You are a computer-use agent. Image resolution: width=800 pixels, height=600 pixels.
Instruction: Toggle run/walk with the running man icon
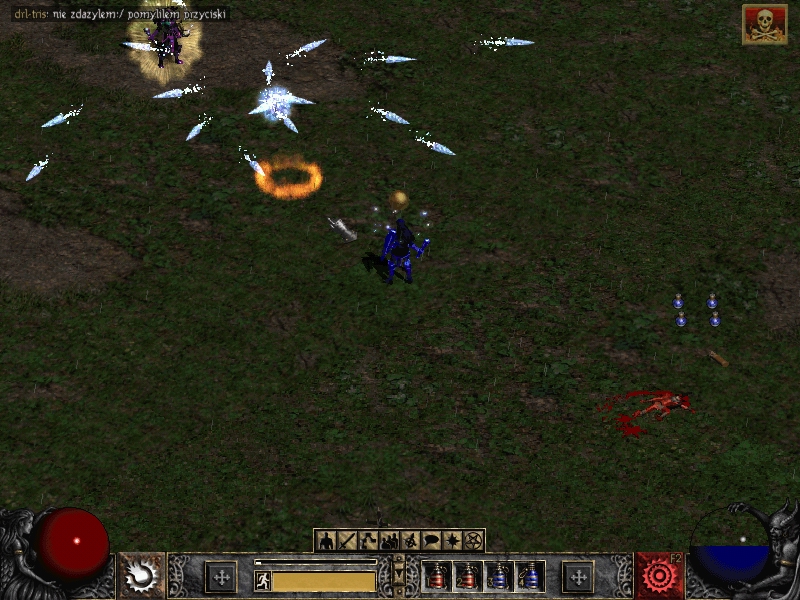tap(263, 580)
